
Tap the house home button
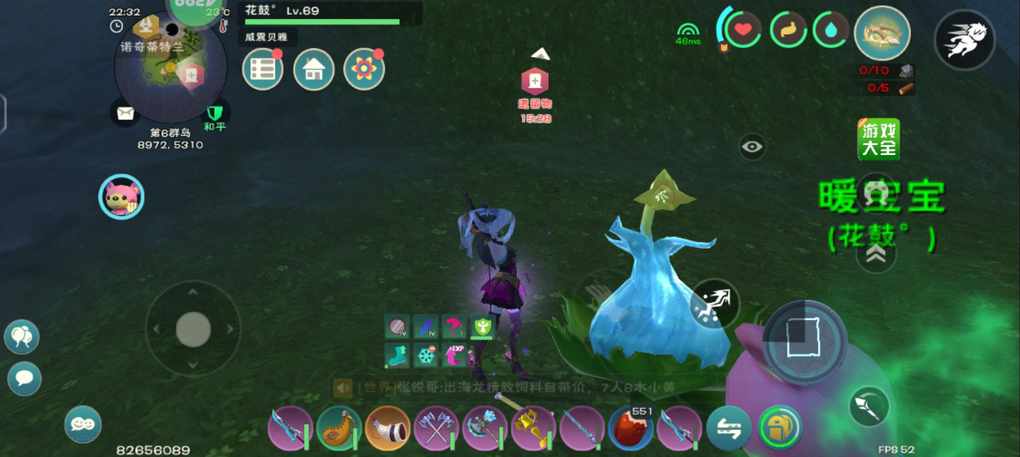314,69
